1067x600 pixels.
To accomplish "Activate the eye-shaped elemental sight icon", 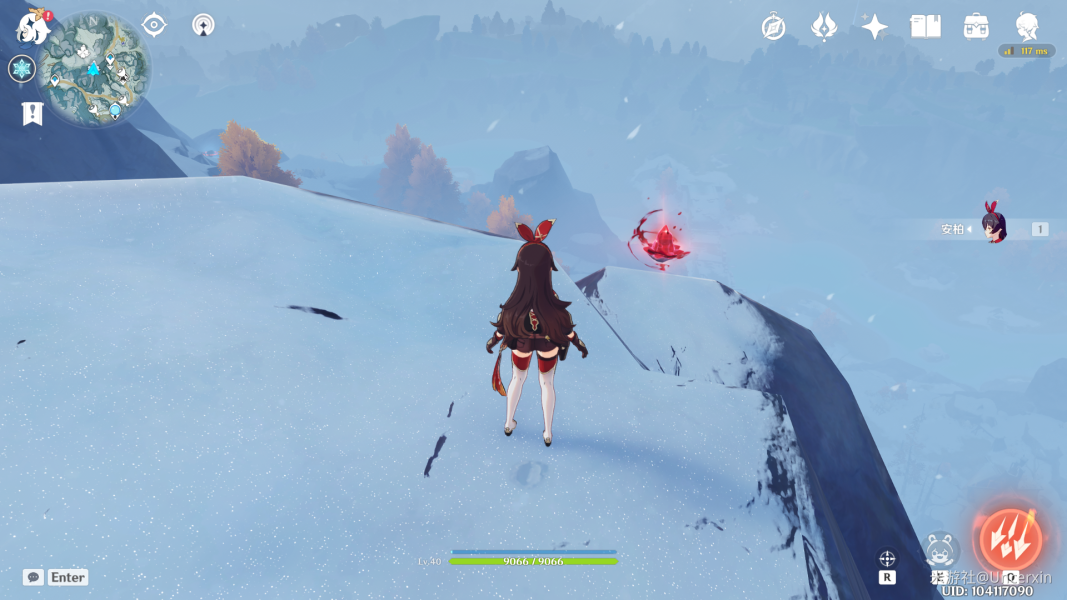I will [x=154, y=25].
